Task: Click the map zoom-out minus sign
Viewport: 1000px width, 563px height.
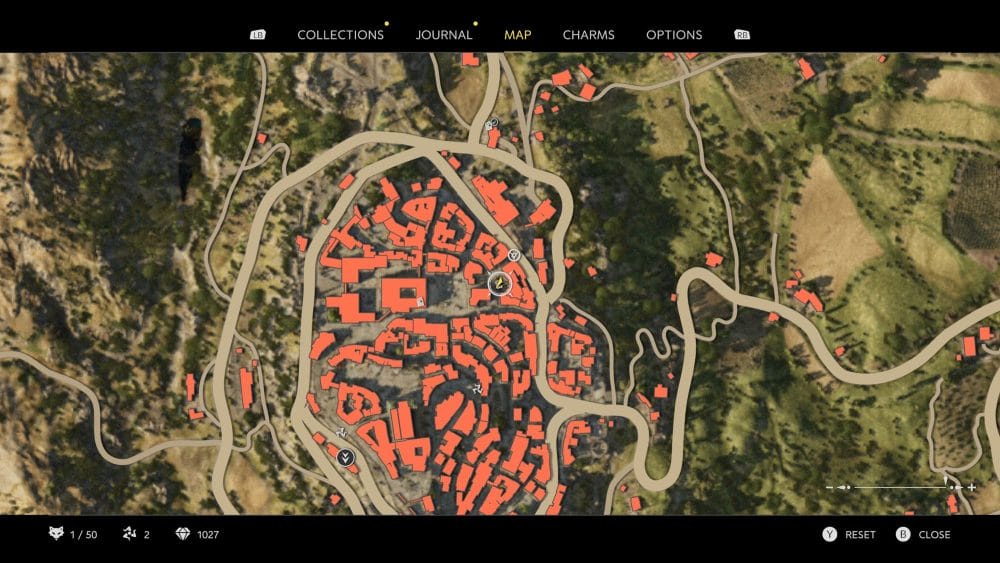Action: click(x=830, y=487)
